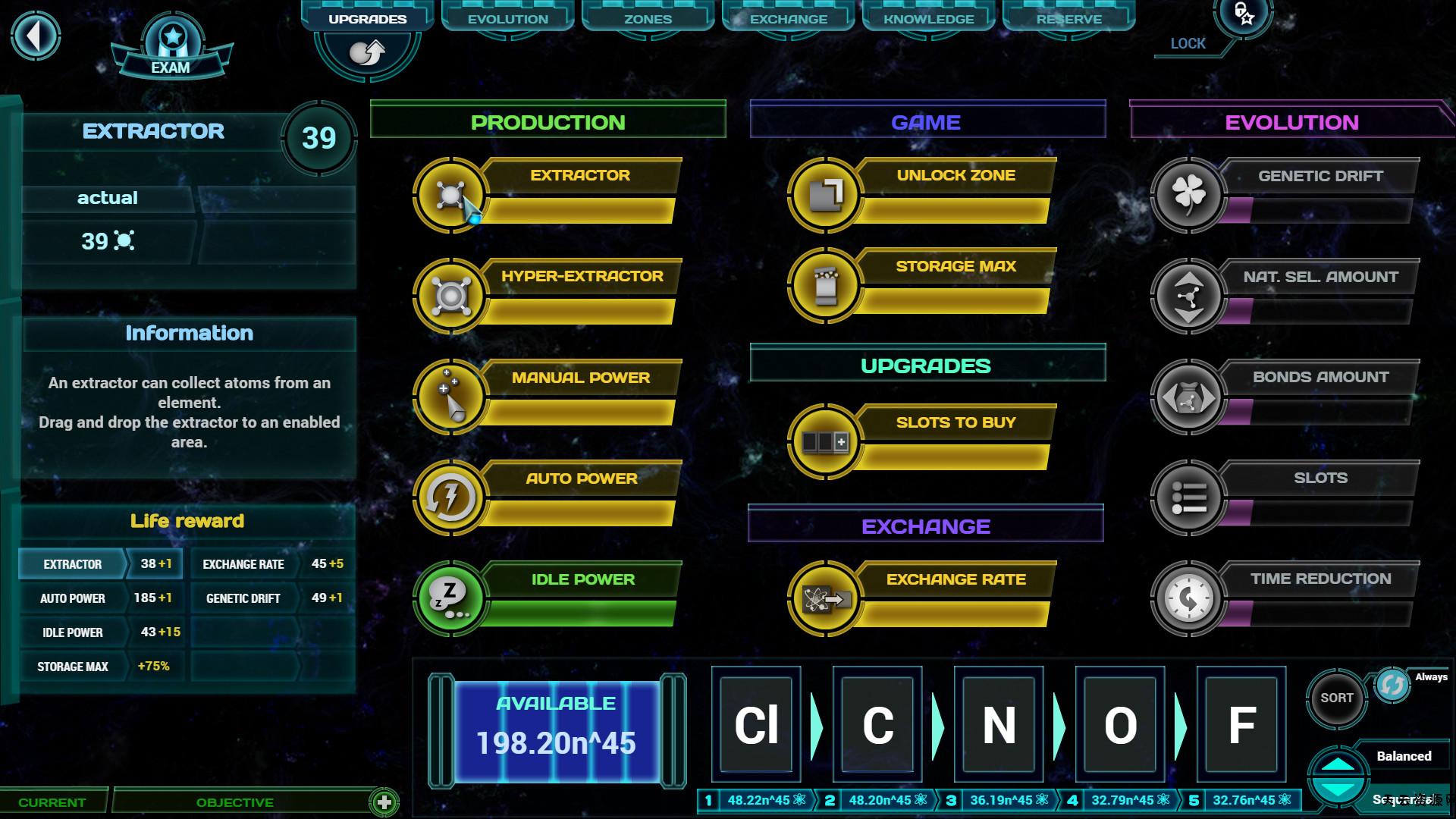Show the Exchange tab

point(788,19)
